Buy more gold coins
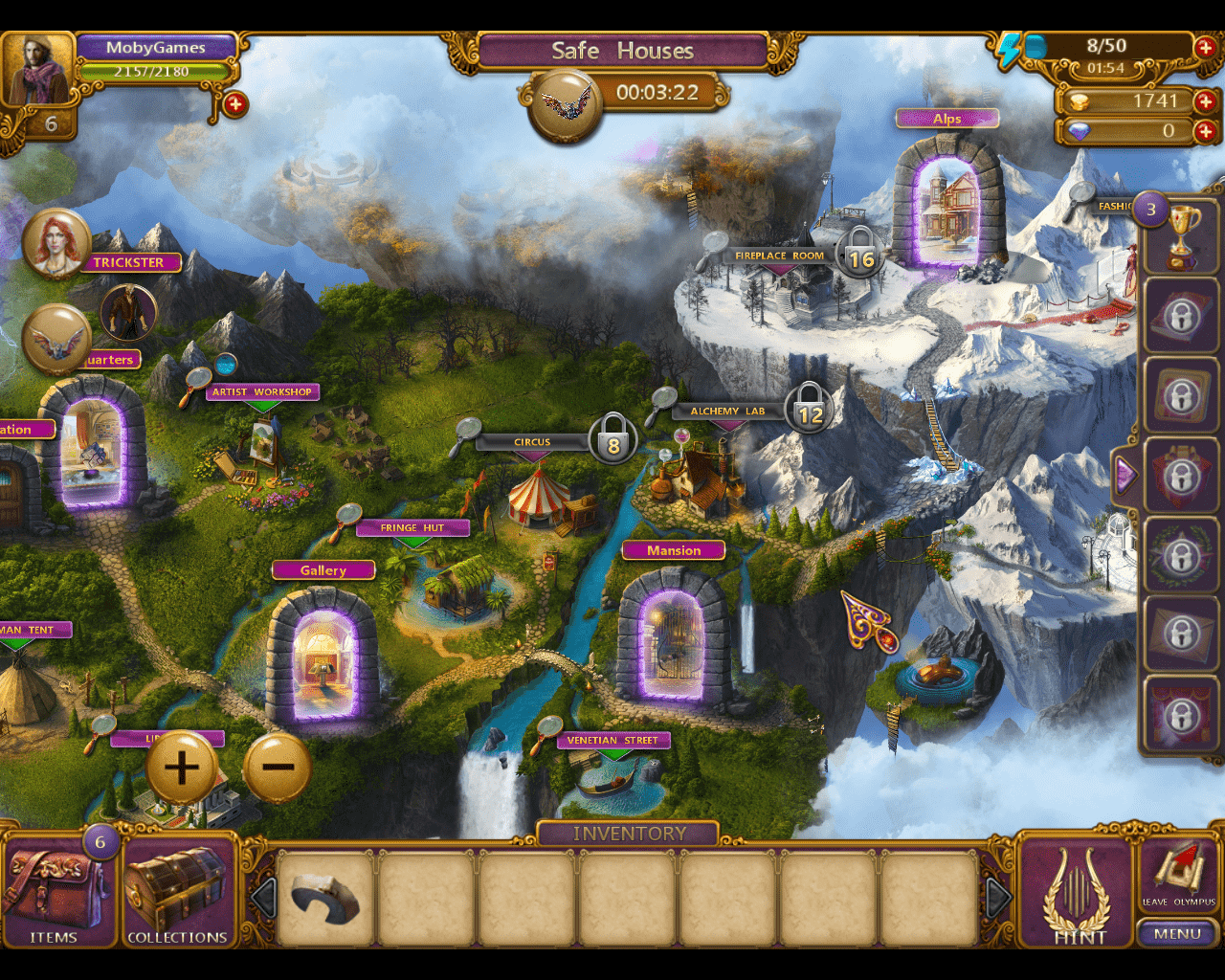The height and width of the screenshot is (980, 1225). point(1205,100)
